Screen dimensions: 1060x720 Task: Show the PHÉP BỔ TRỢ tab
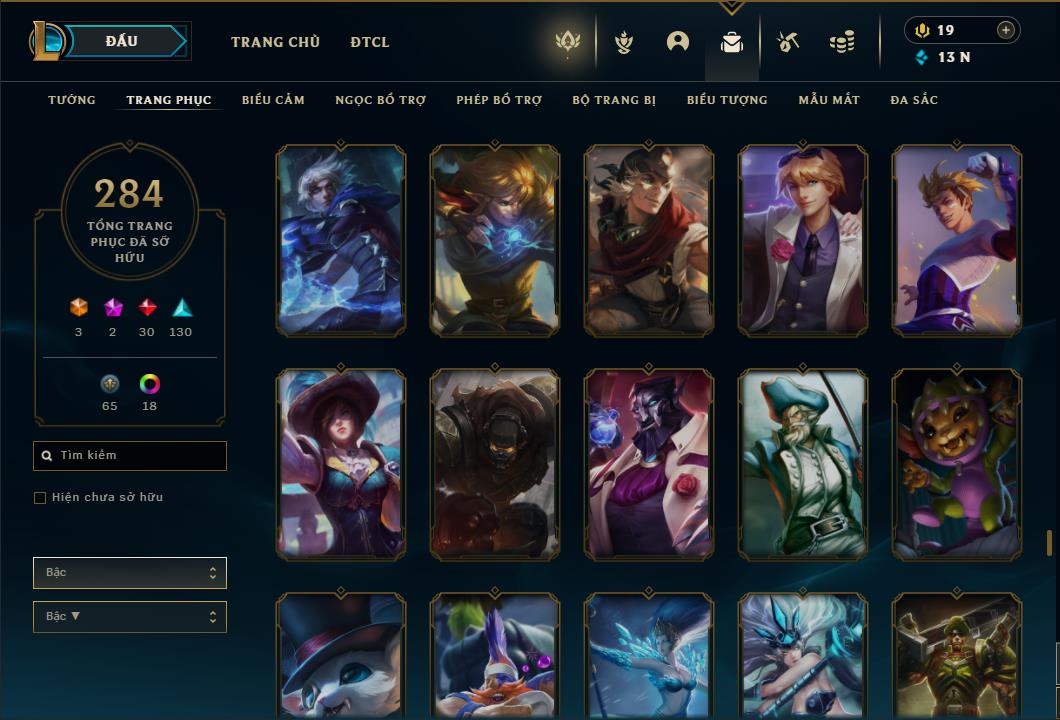[x=499, y=100]
